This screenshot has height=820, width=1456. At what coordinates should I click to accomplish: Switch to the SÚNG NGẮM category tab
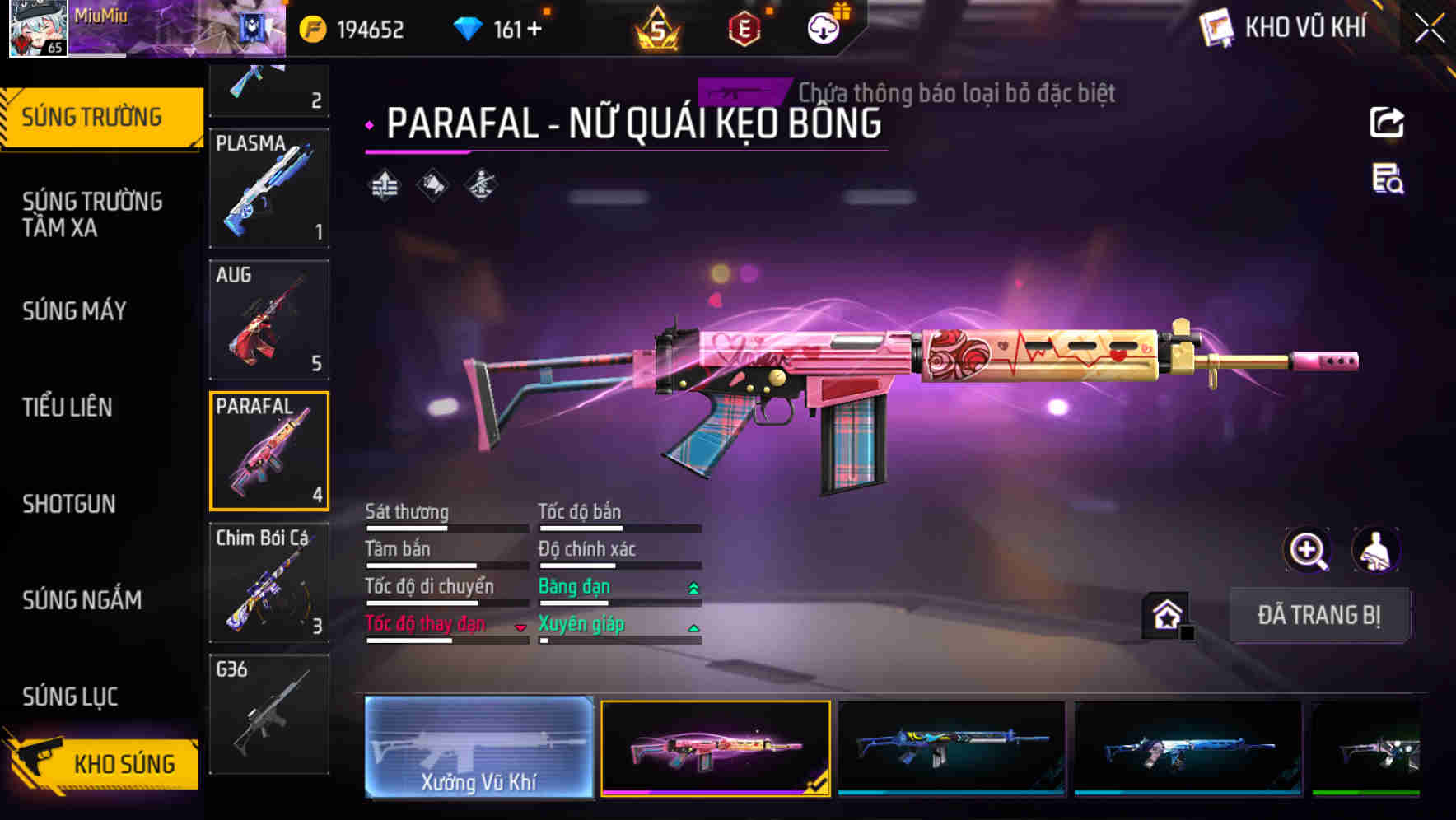point(83,601)
